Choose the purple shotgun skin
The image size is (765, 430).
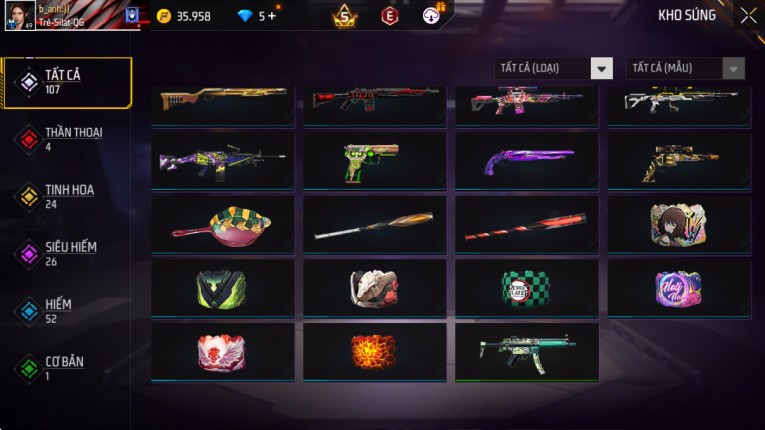[527, 161]
